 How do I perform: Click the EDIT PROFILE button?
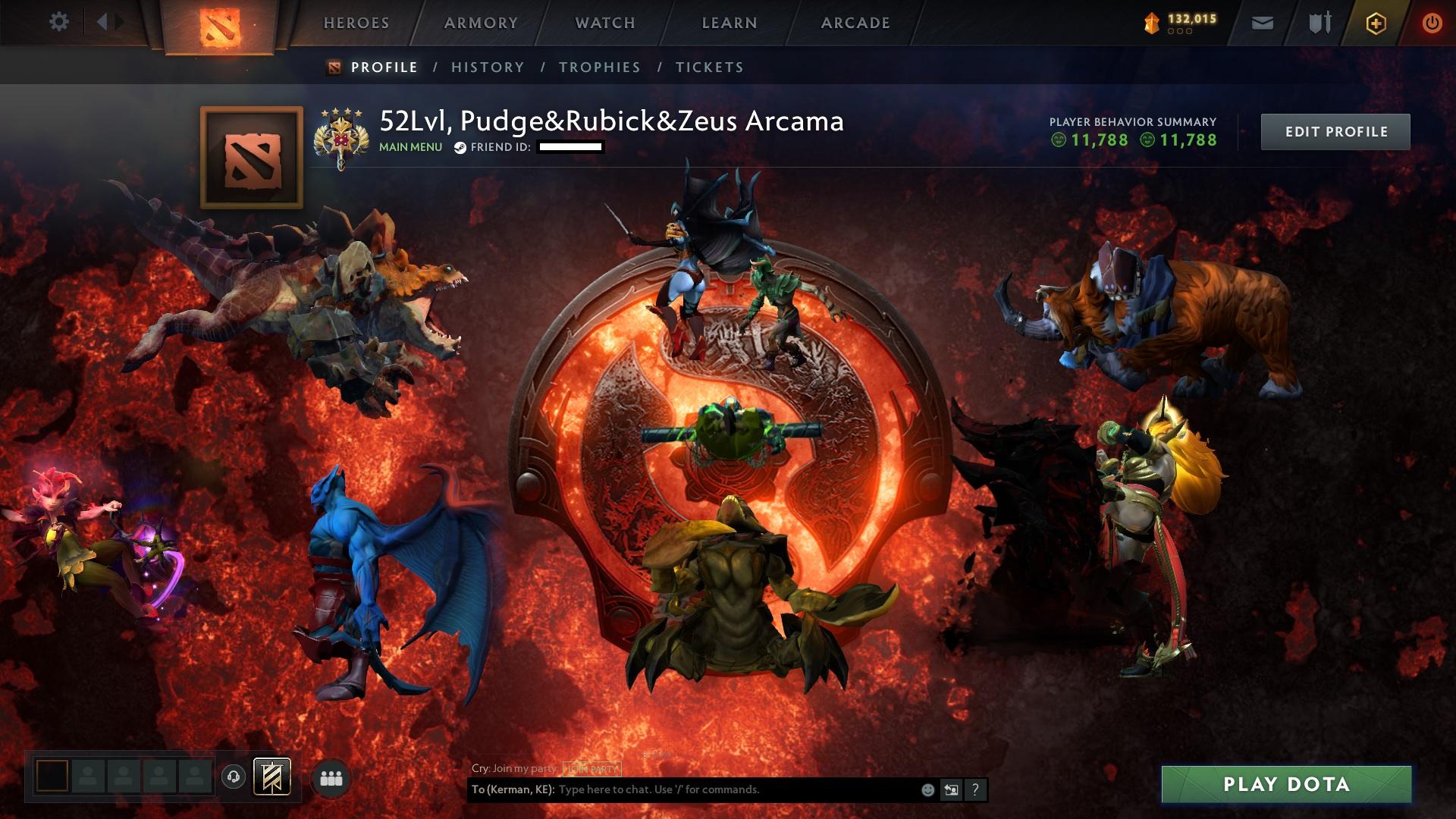pyautogui.click(x=1335, y=131)
